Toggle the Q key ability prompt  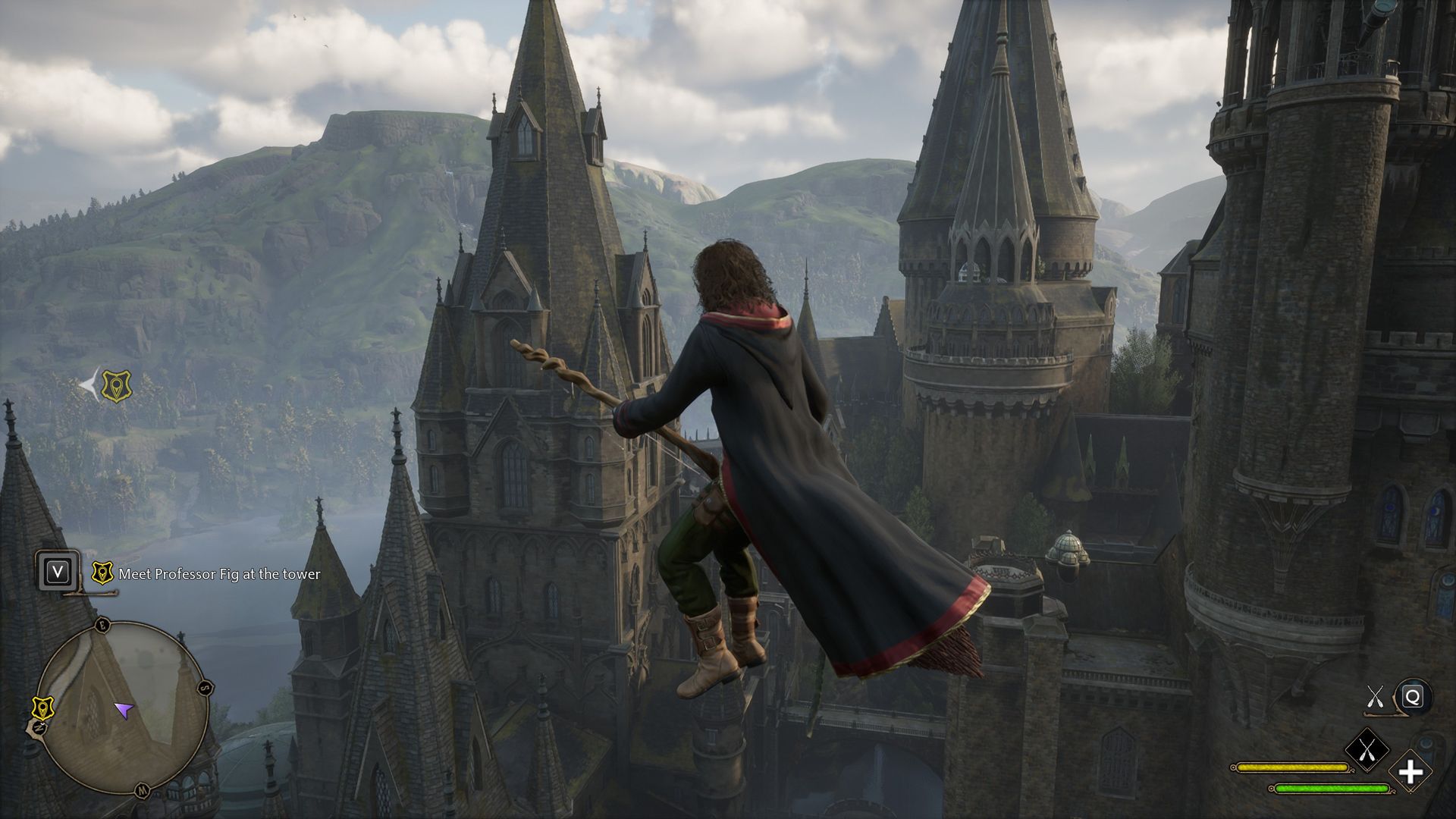tap(1412, 698)
